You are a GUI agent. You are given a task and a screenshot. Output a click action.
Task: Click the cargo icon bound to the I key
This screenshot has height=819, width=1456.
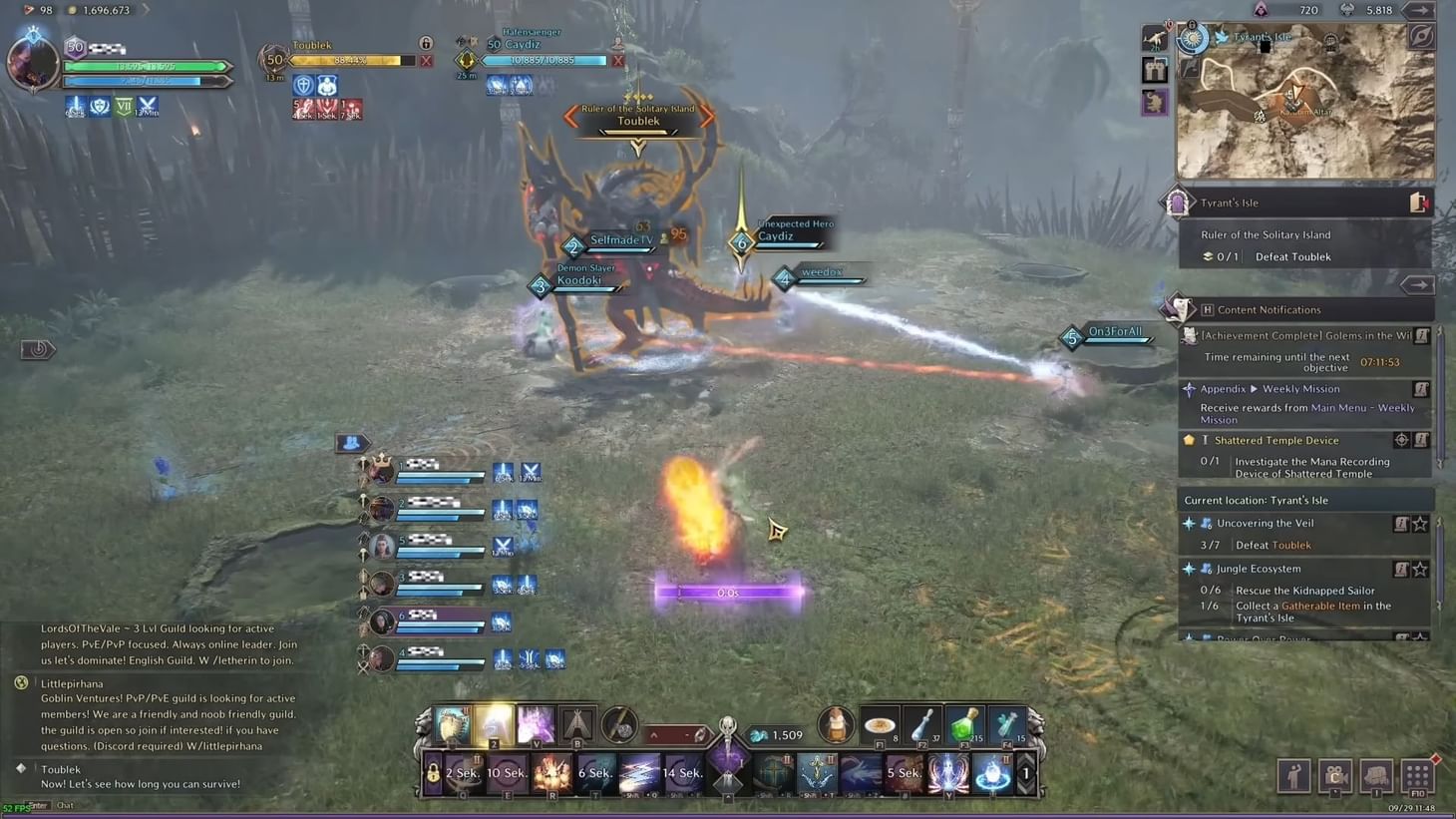point(1376,776)
